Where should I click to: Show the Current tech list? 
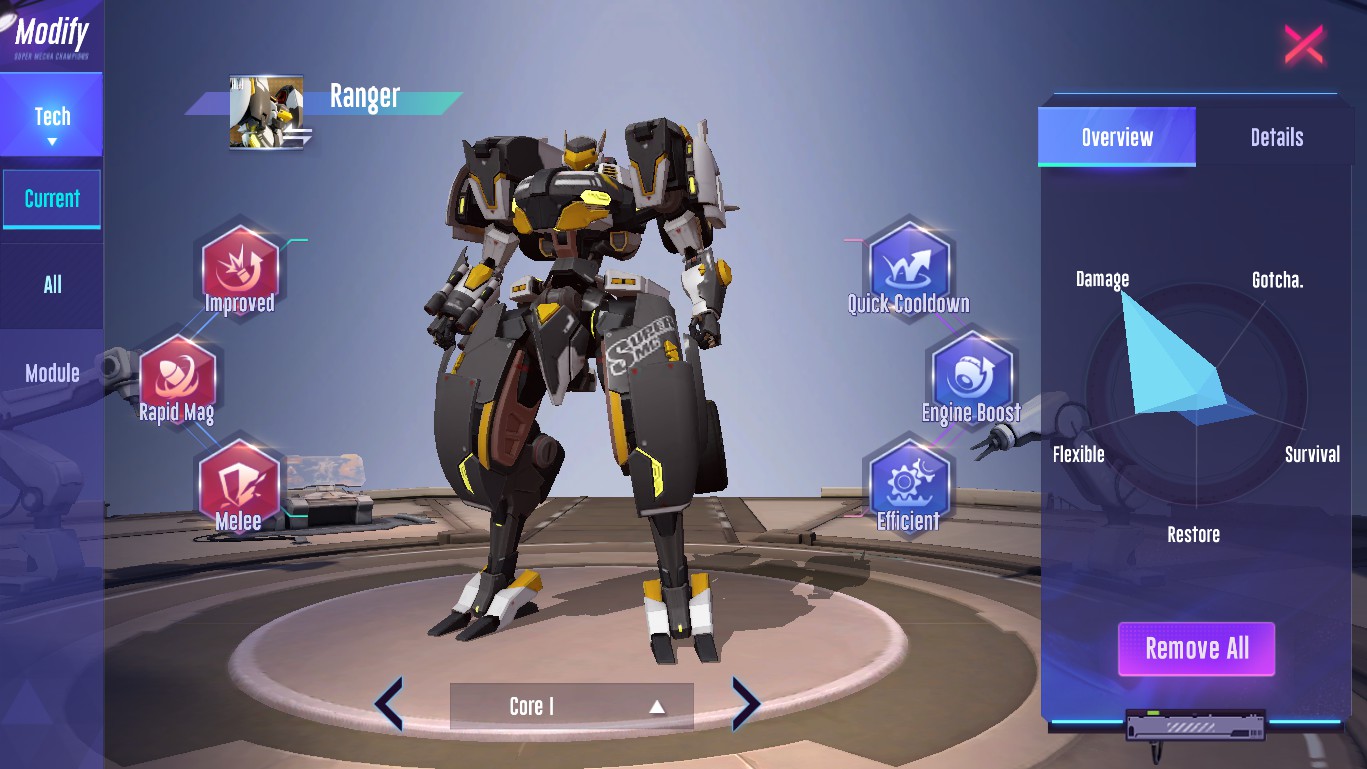52,199
